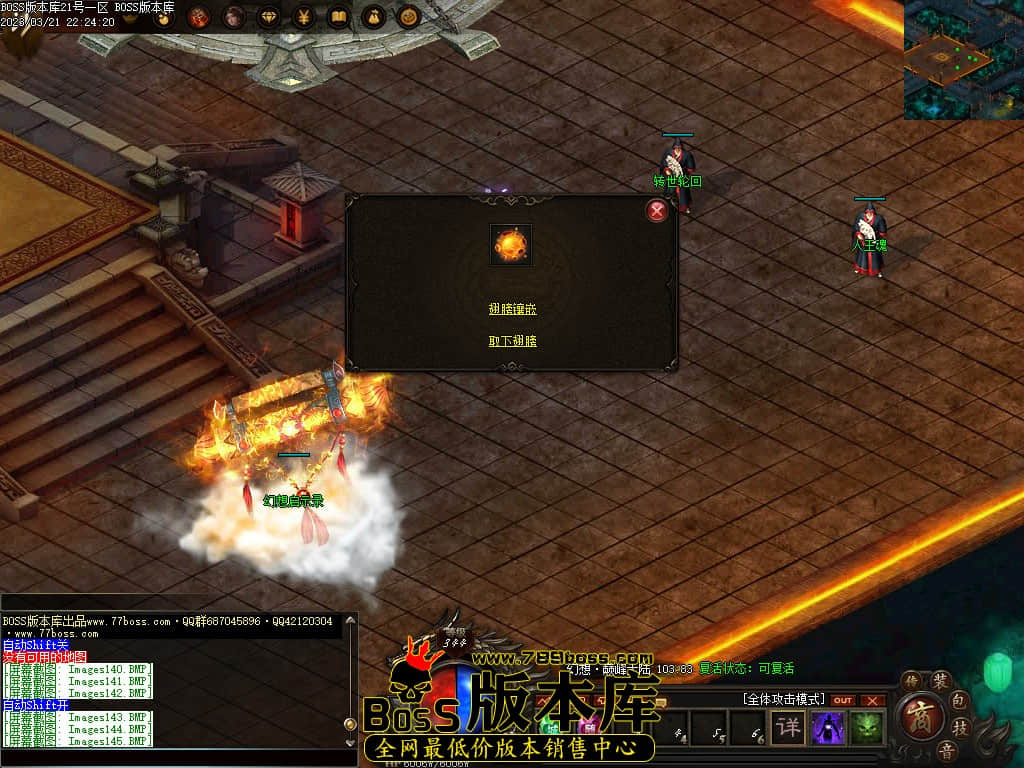
Task: Toggle the 全体攻击模式 attack mode label
Action: 784,699
